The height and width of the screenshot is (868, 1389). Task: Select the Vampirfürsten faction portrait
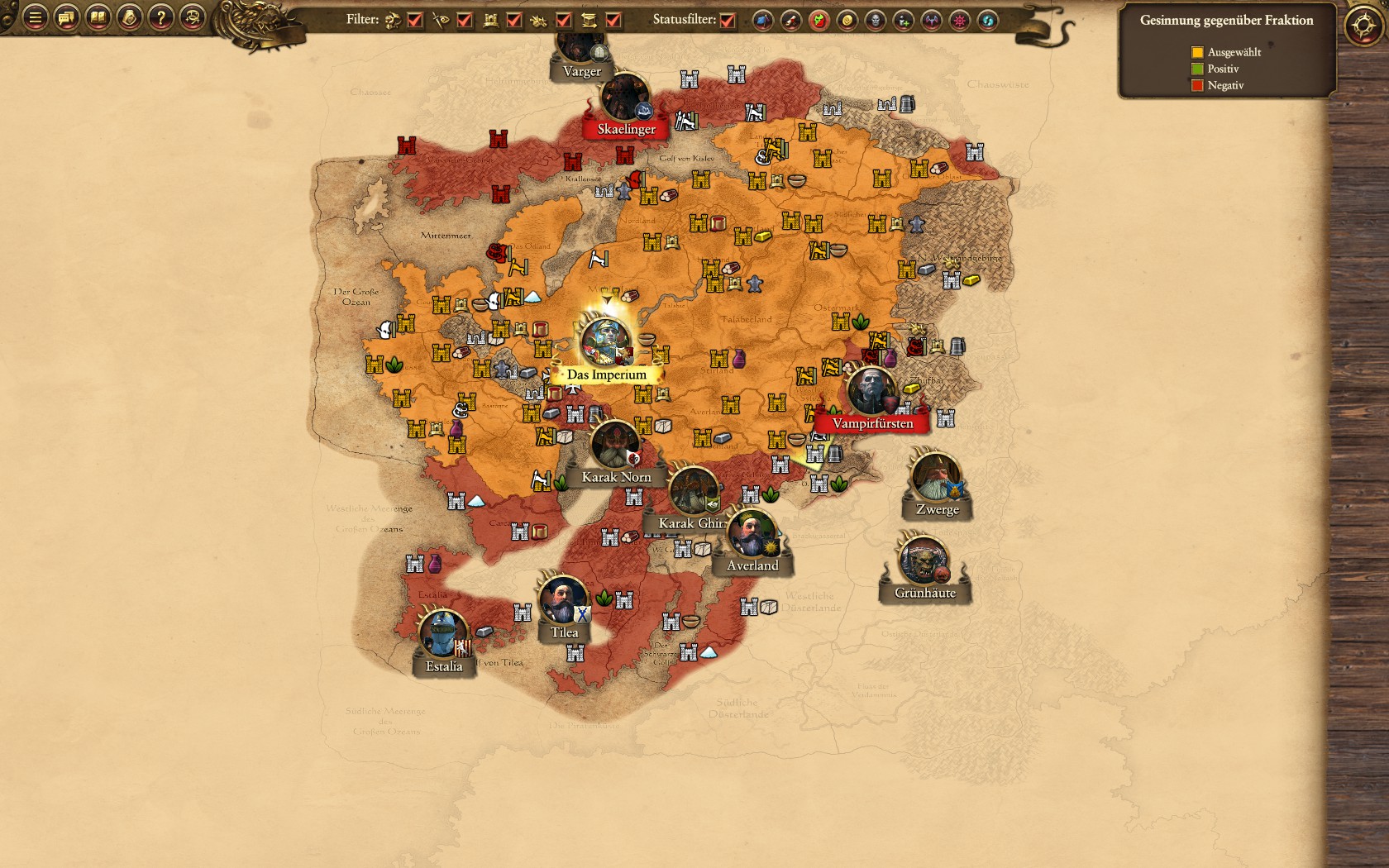click(x=871, y=391)
